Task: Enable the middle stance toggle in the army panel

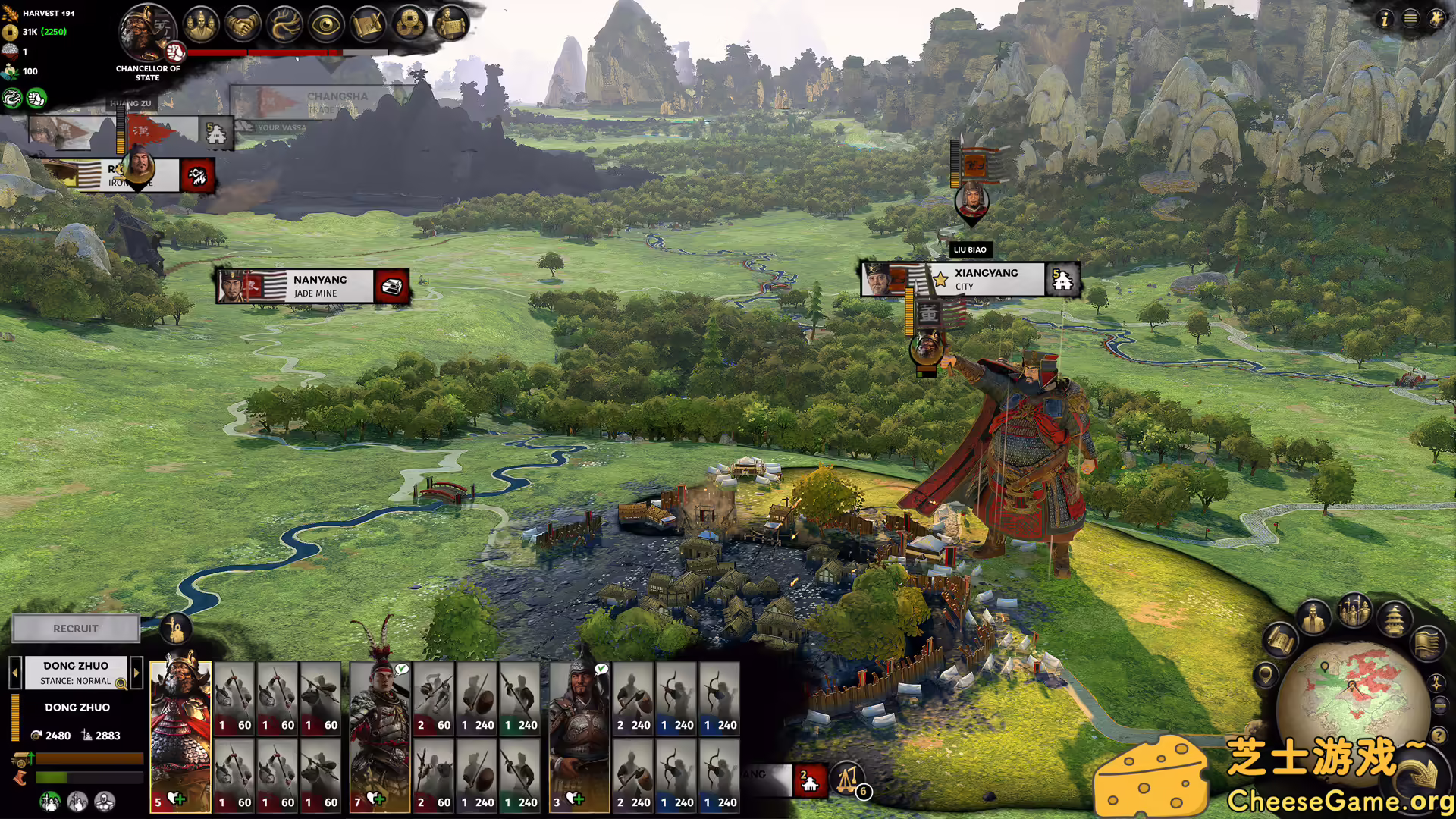Action: click(x=77, y=802)
